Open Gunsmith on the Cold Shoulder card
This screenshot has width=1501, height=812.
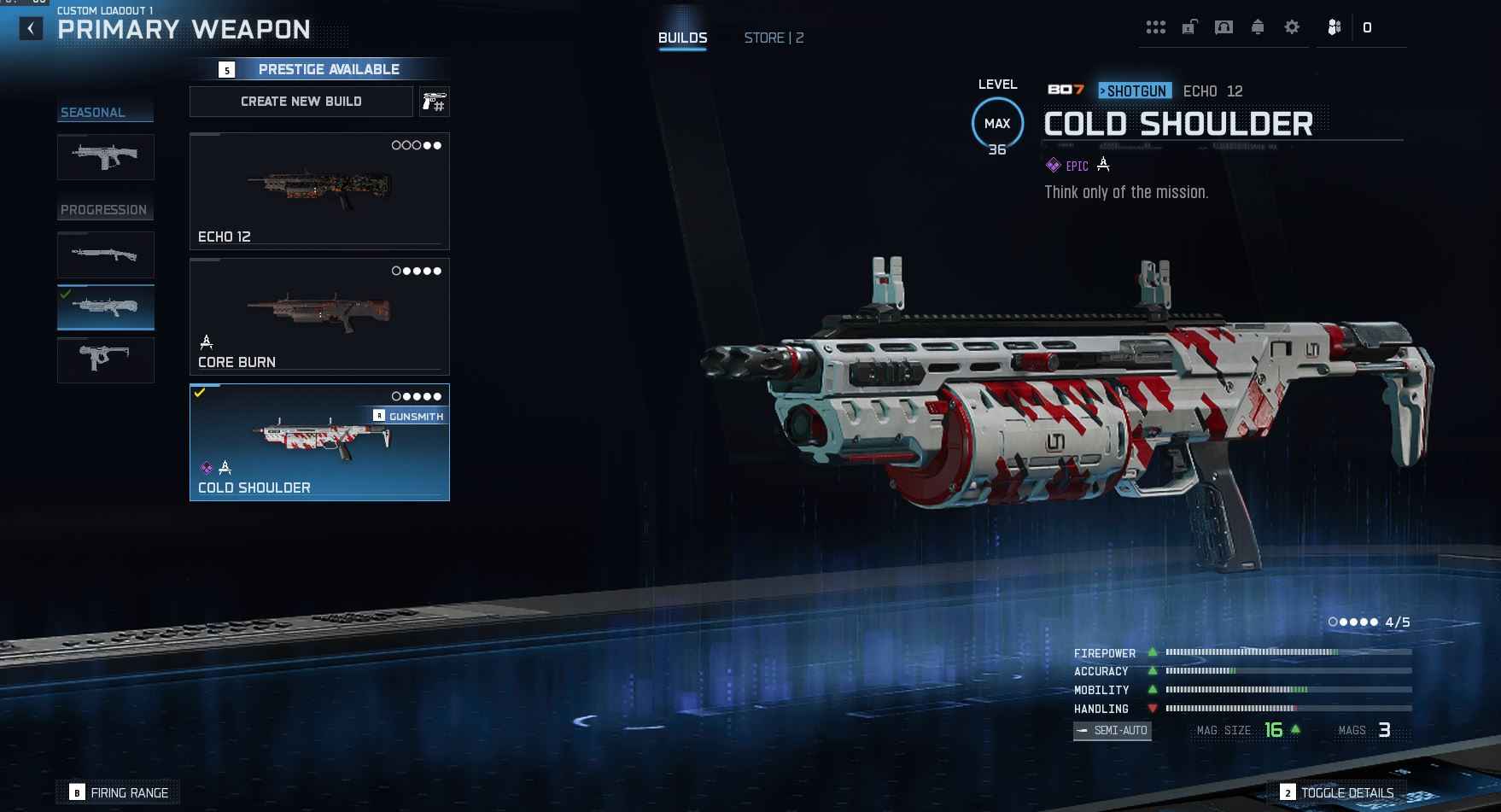pos(409,416)
